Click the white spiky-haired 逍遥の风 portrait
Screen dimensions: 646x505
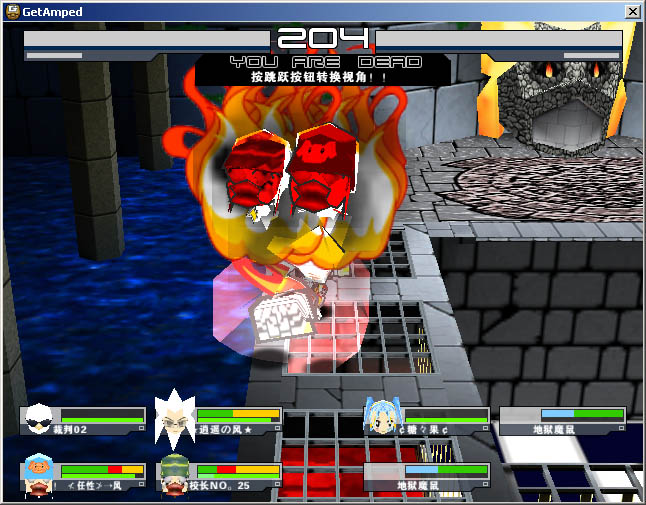(x=176, y=420)
